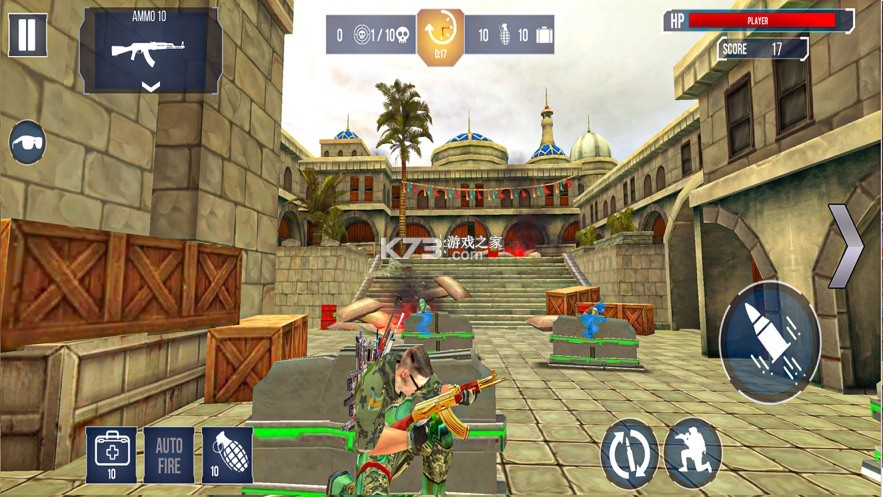Throw a grenade with the grenade button
883x497 pixels.
pos(227,455)
